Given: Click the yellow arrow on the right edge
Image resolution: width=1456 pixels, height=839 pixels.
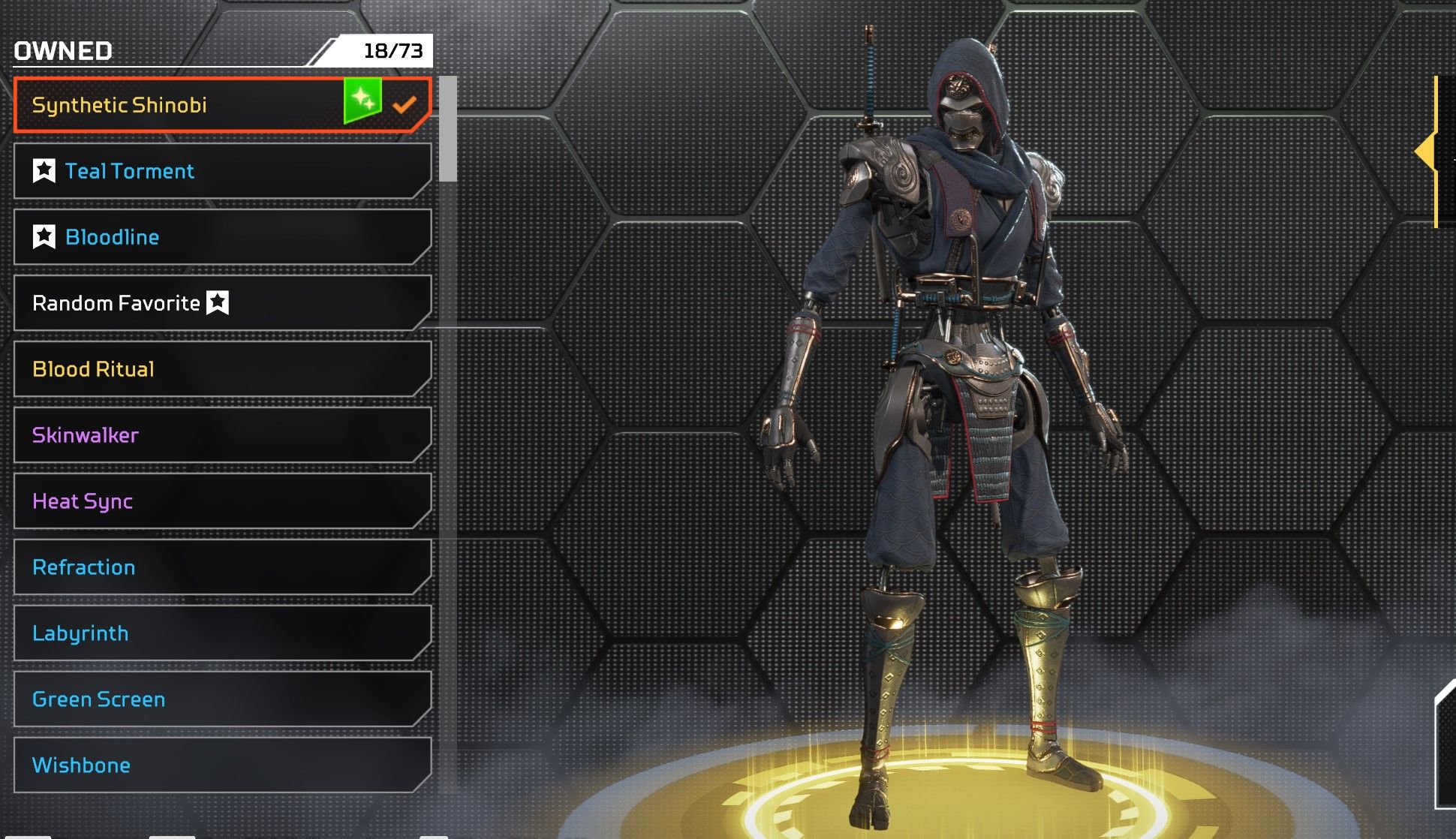Looking at the screenshot, I should click(x=1426, y=152).
